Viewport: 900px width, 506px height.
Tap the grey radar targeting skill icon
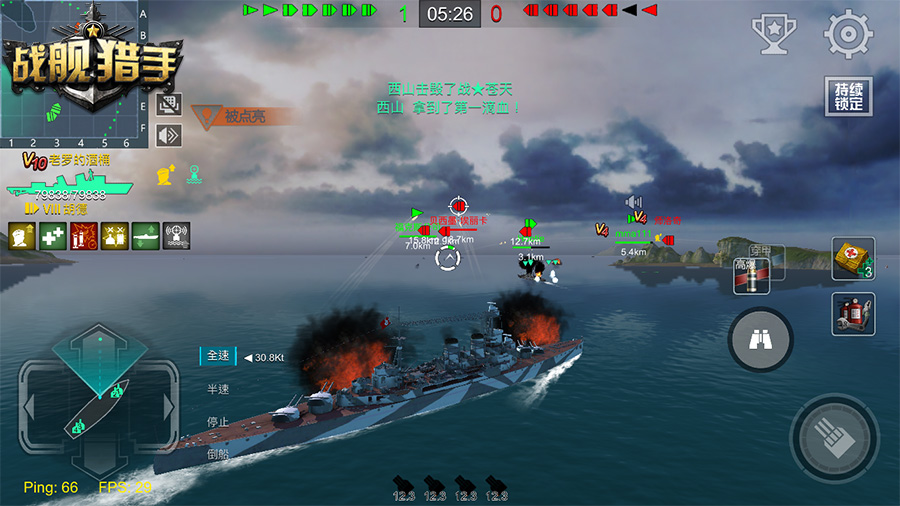click(x=177, y=236)
